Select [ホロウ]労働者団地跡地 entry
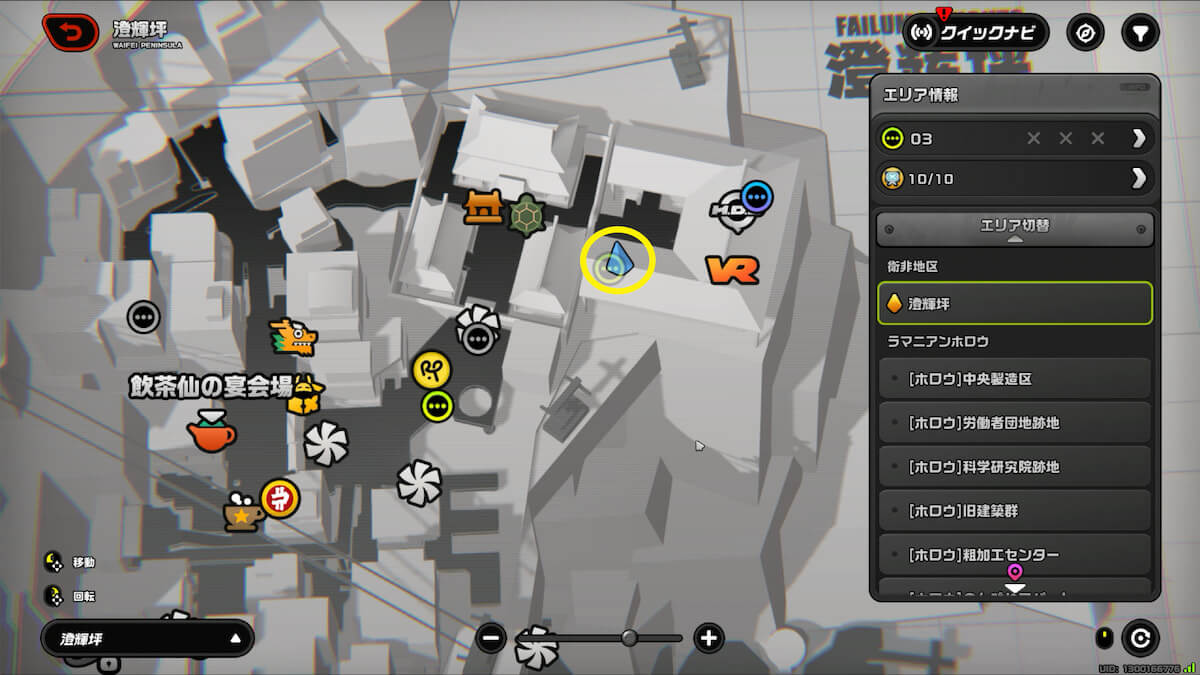 point(1015,423)
